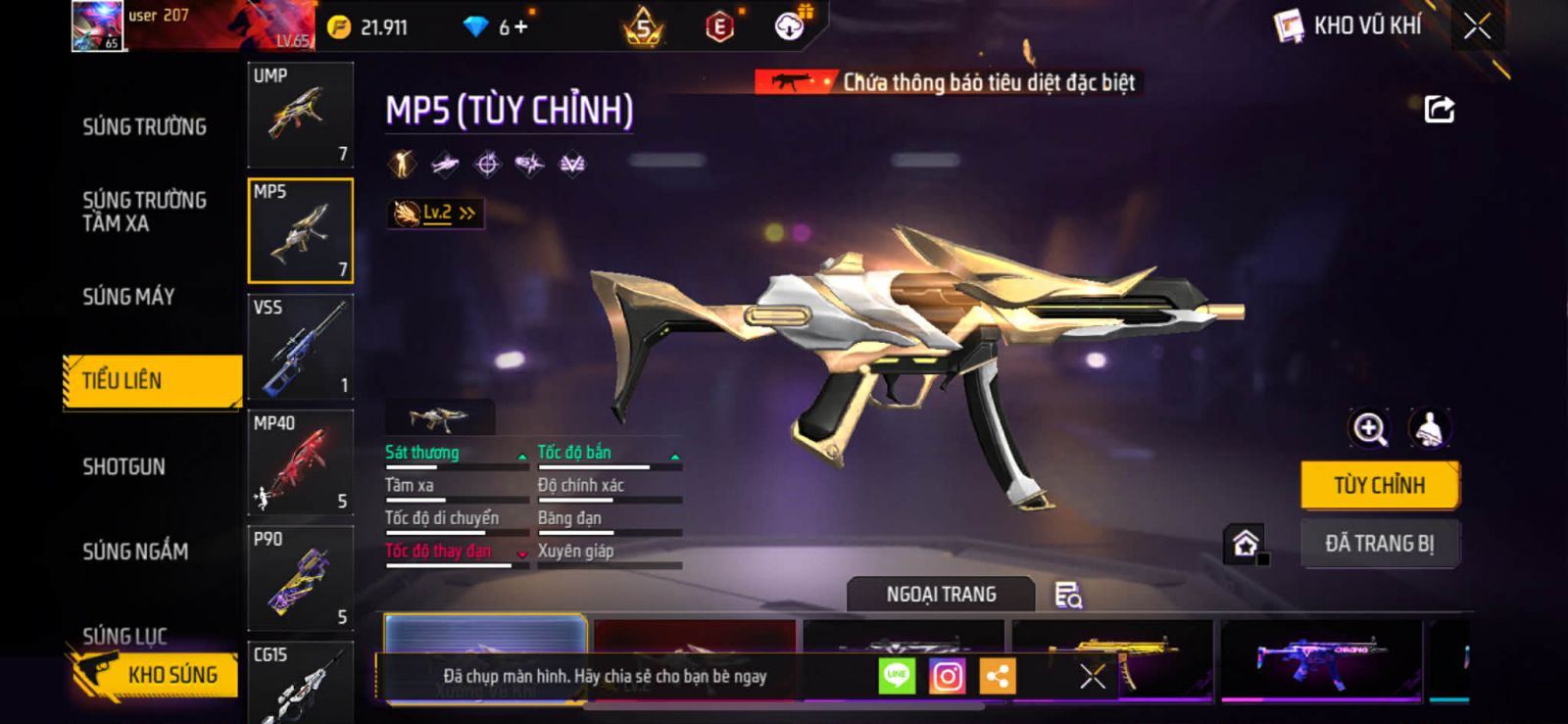Open the Kho Súng button
This screenshot has width=1568, height=724.
[x=157, y=675]
